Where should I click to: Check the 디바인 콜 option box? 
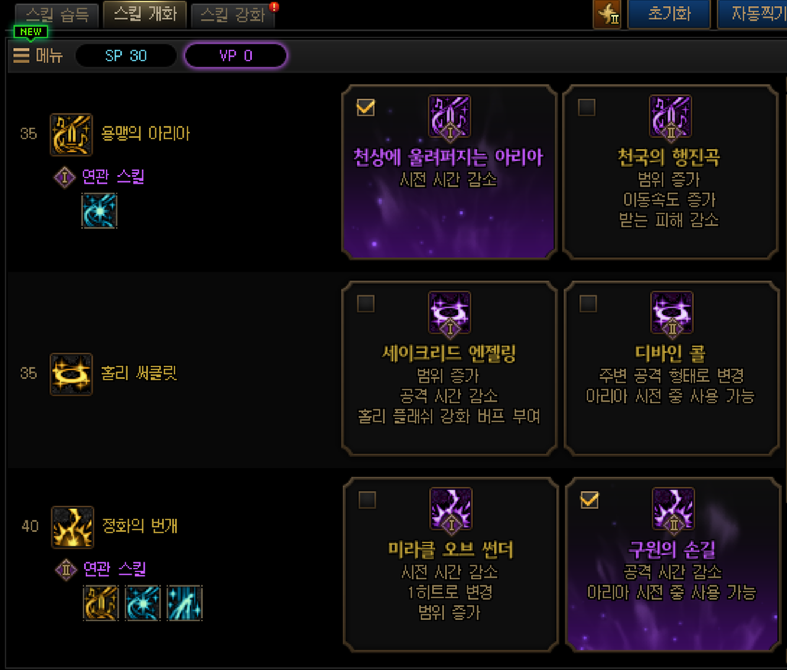pyautogui.click(x=587, y=303)
